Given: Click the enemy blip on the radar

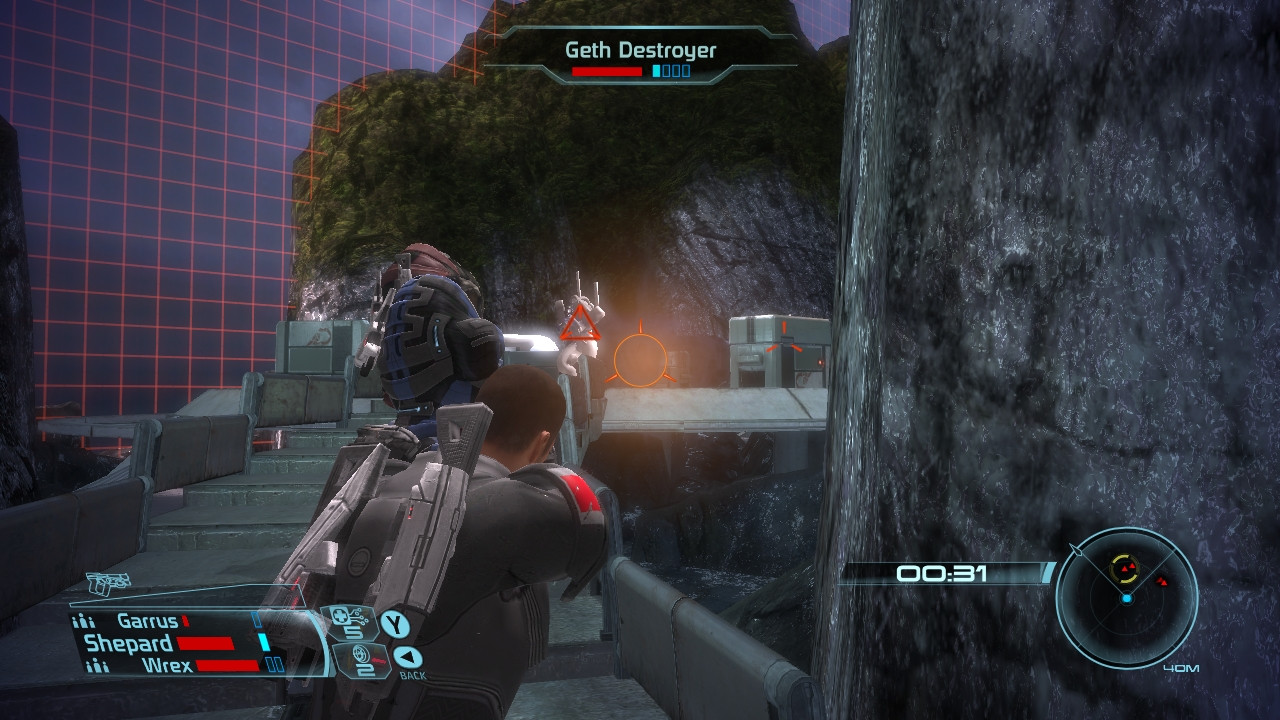Looking at the screenshot, I should coord(1127,567).
